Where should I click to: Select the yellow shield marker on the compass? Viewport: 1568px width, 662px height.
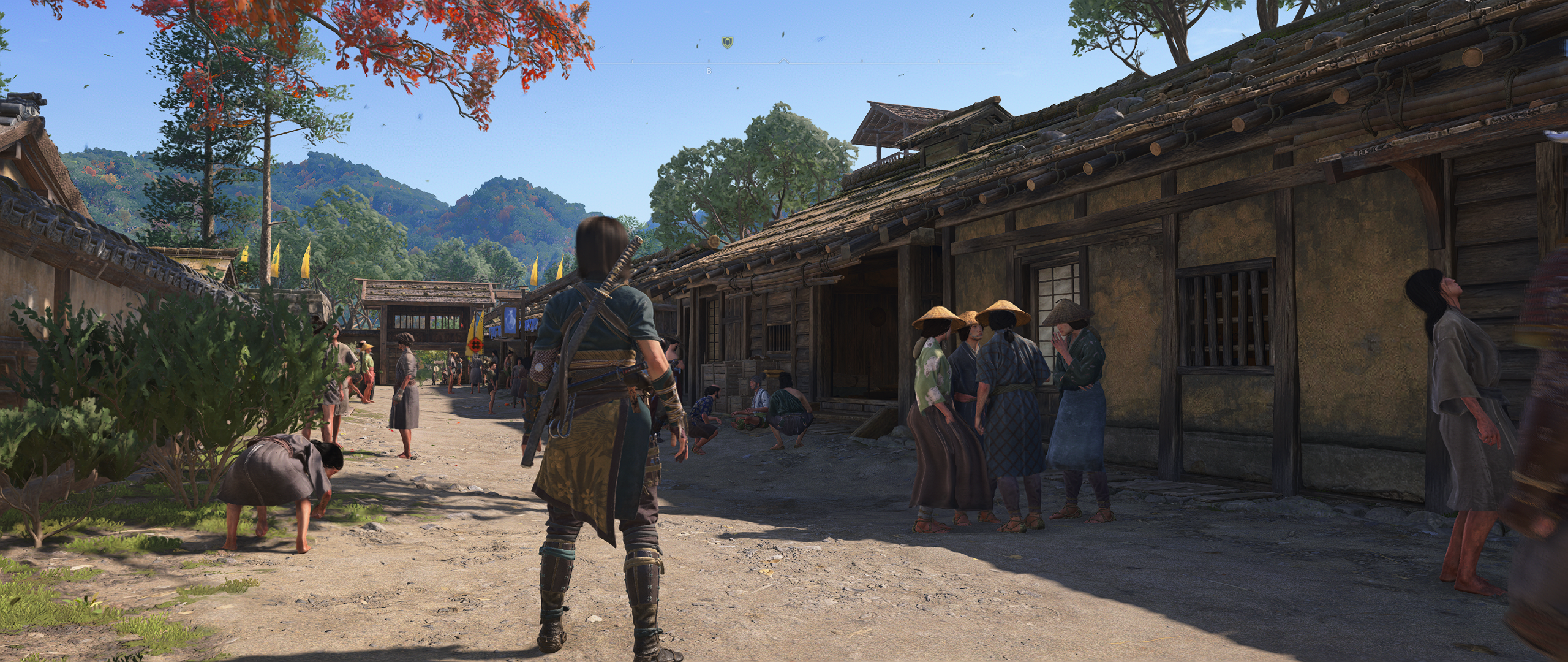click(x=726, y=42)
